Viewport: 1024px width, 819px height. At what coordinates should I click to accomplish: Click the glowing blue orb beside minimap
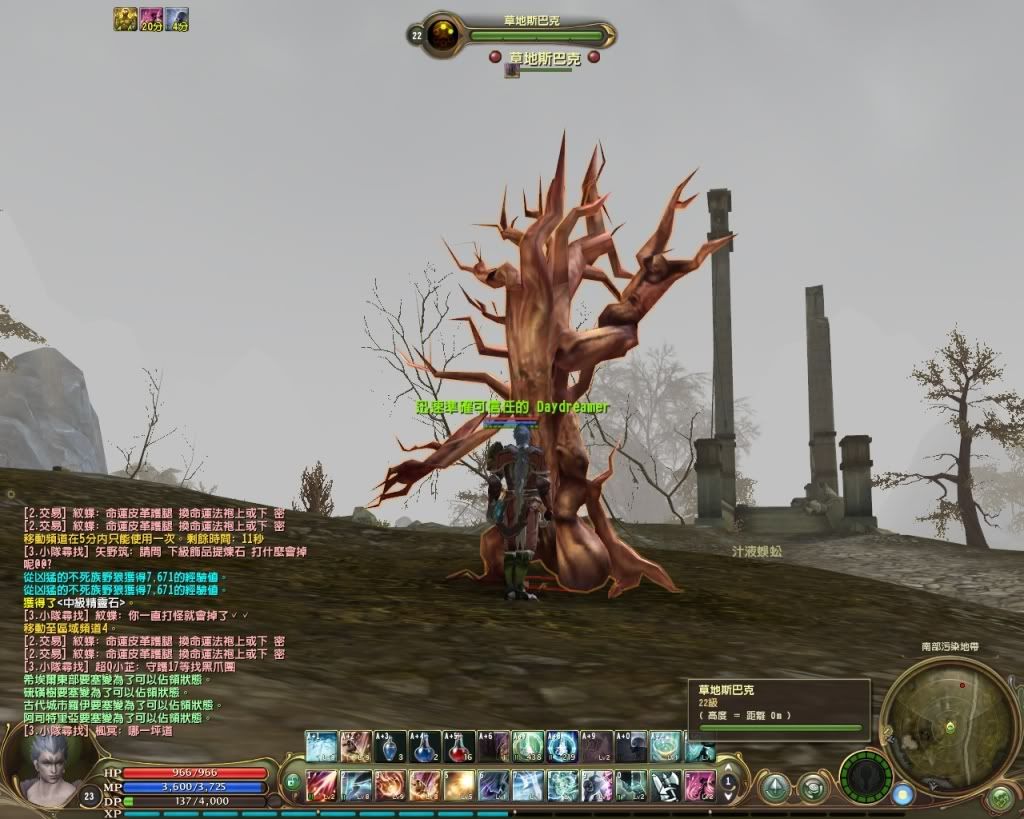click(903, 793)
